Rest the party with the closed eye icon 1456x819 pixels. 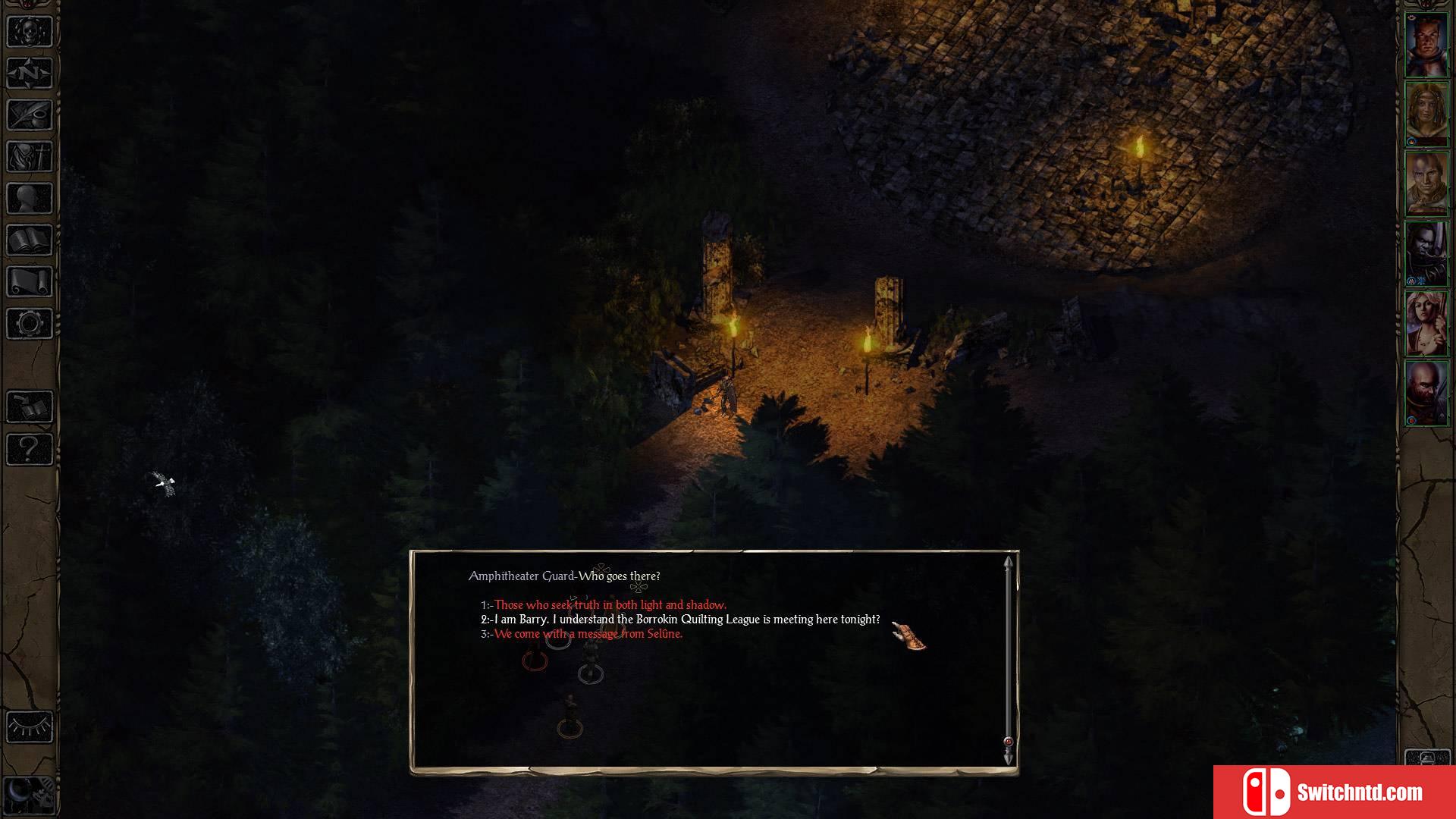(30, 727)
